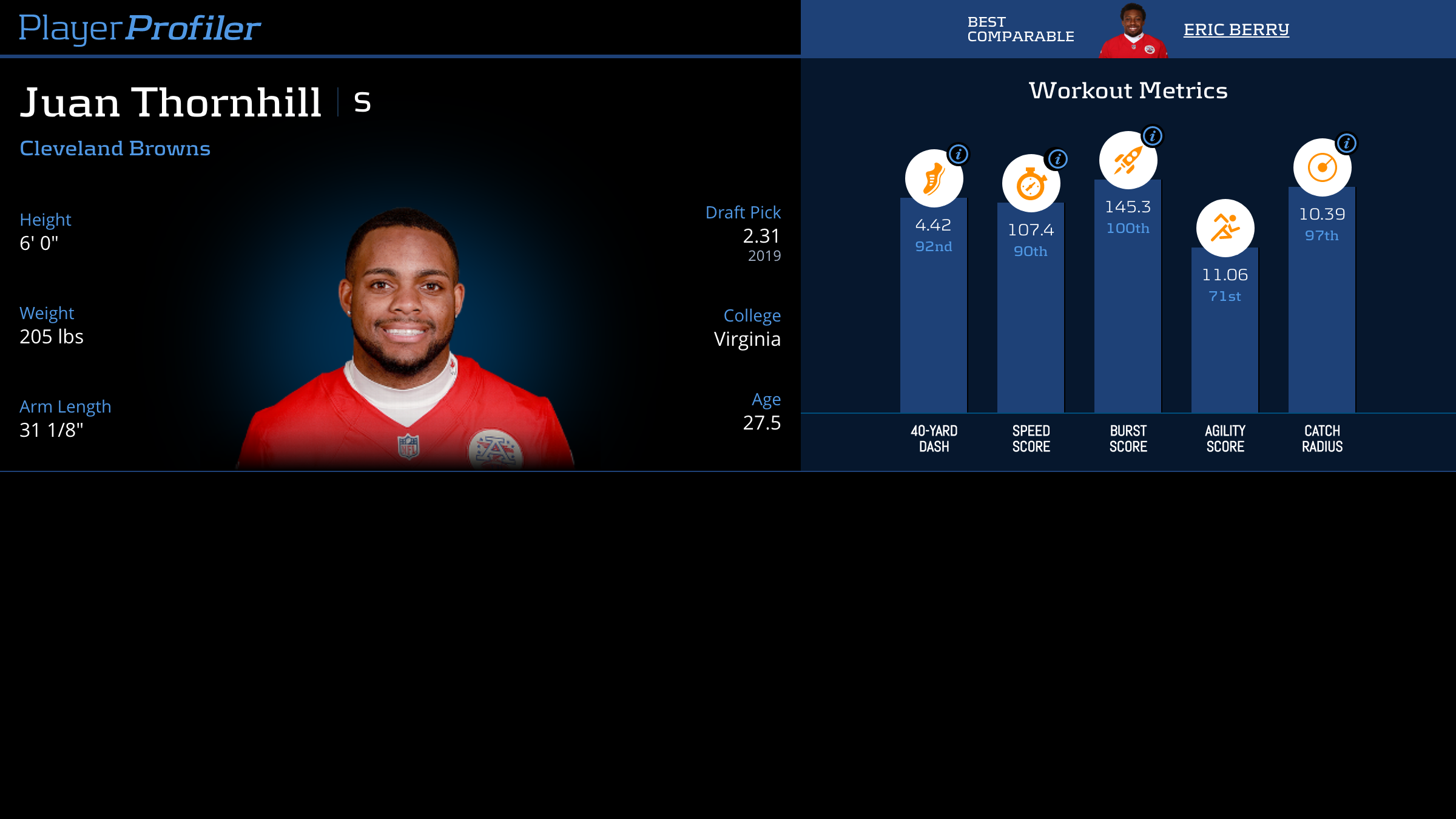Click the Agility Score running man icon
The image size is (1456, 819).
(1225, 228)
